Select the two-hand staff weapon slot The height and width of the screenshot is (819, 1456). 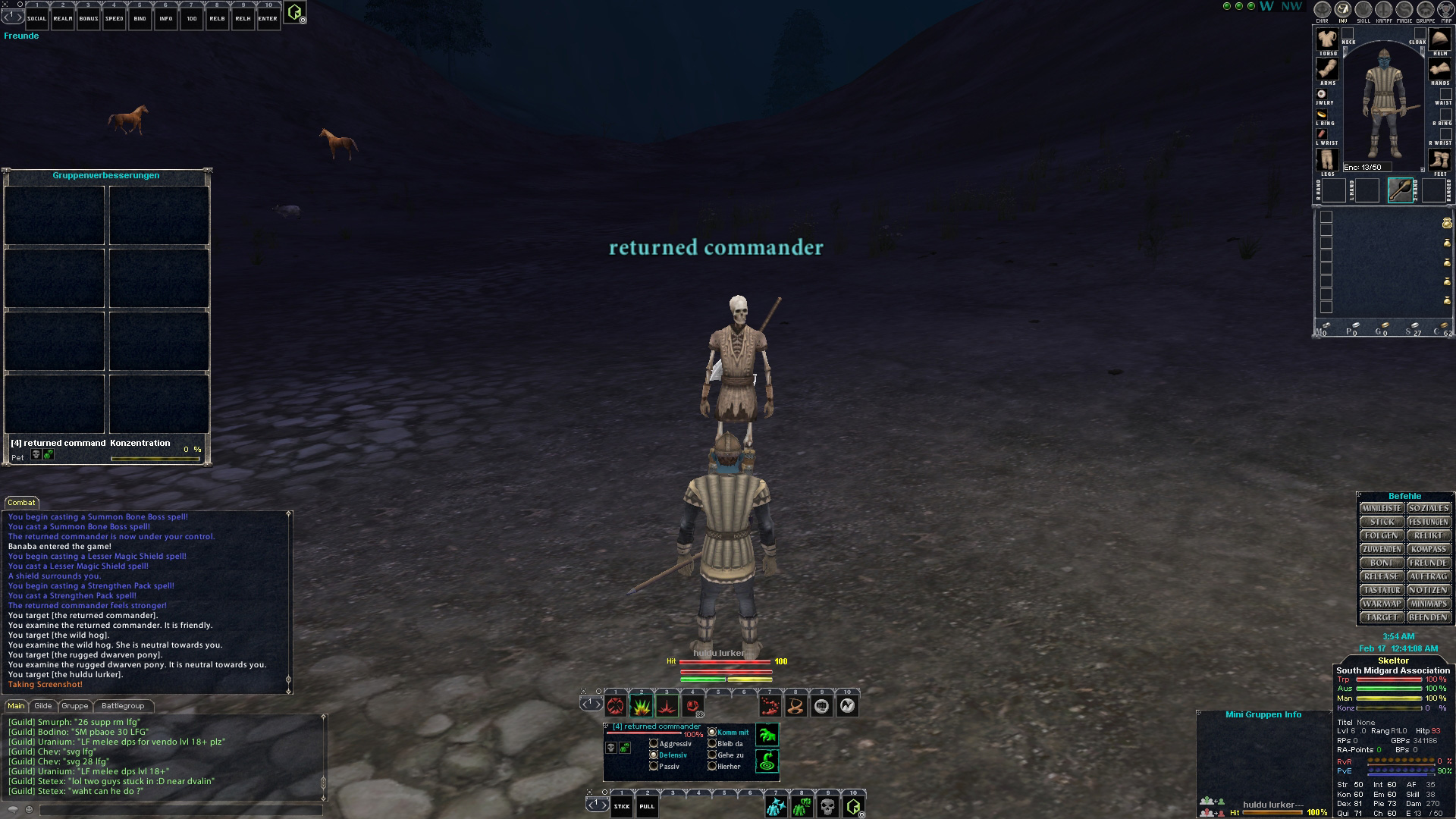pos(1400,190)
